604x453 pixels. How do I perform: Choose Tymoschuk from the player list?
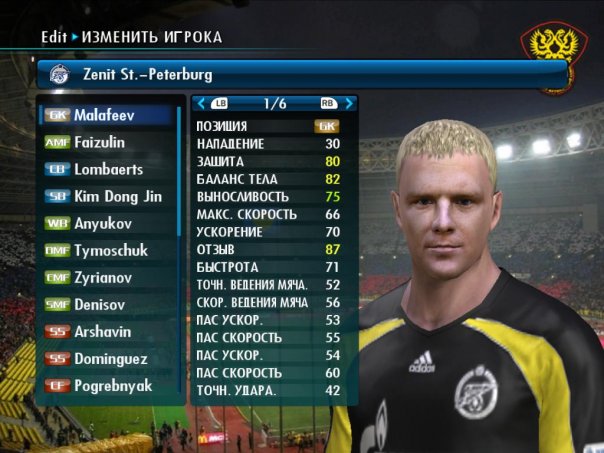(110, 250)
